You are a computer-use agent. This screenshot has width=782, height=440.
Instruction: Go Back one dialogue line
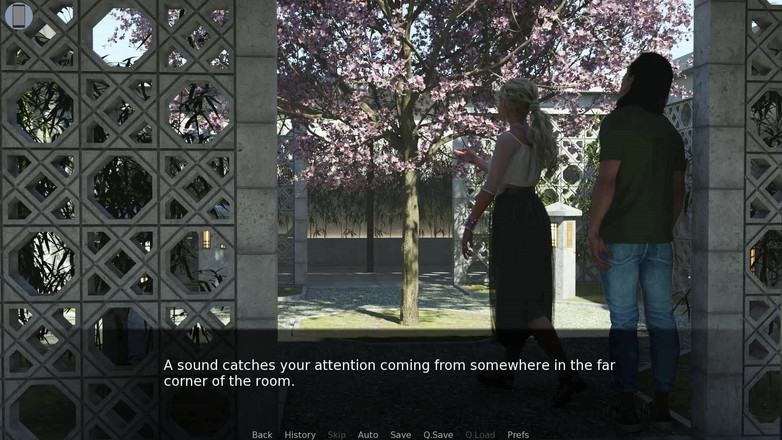pyautogui.click(x=262, y=435)
